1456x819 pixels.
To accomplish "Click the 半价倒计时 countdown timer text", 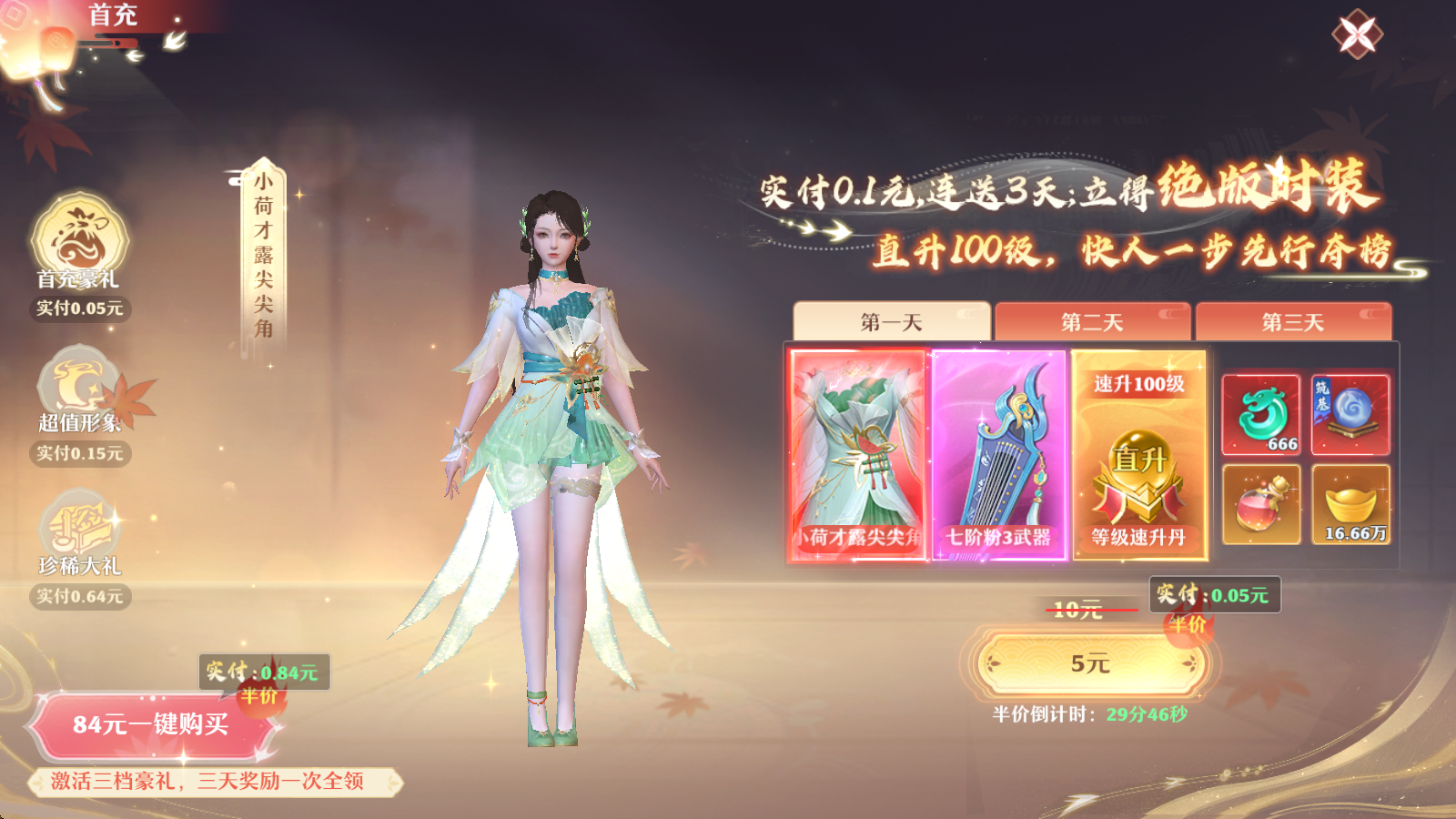I will pyautogui.click(x=1092, y=714).
